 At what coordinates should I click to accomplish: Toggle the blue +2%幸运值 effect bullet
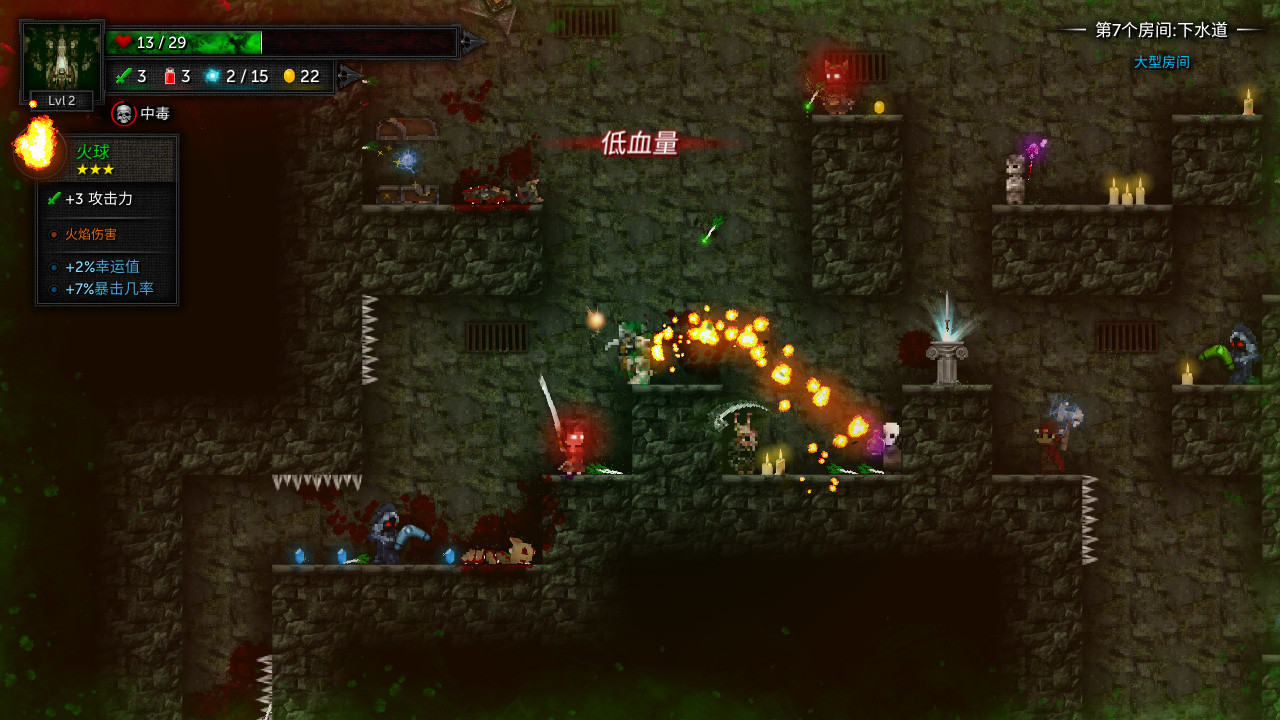tap(53, 268)
